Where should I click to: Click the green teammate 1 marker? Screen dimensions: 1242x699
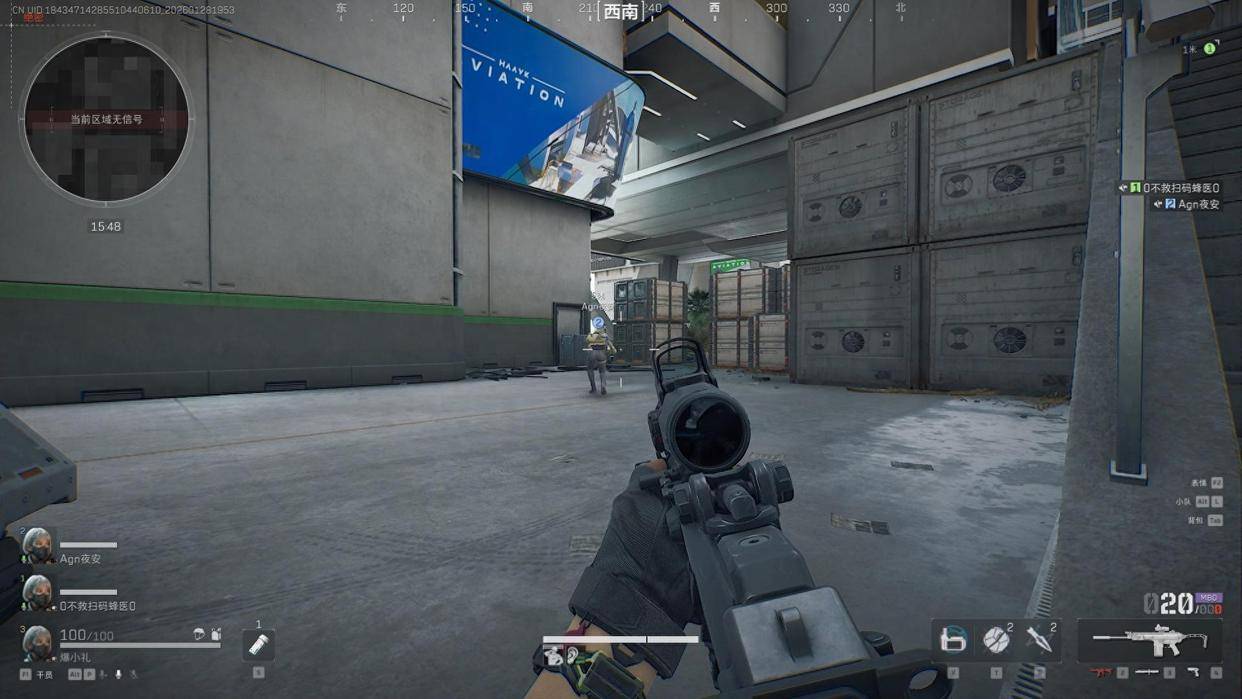[1209, 48]
